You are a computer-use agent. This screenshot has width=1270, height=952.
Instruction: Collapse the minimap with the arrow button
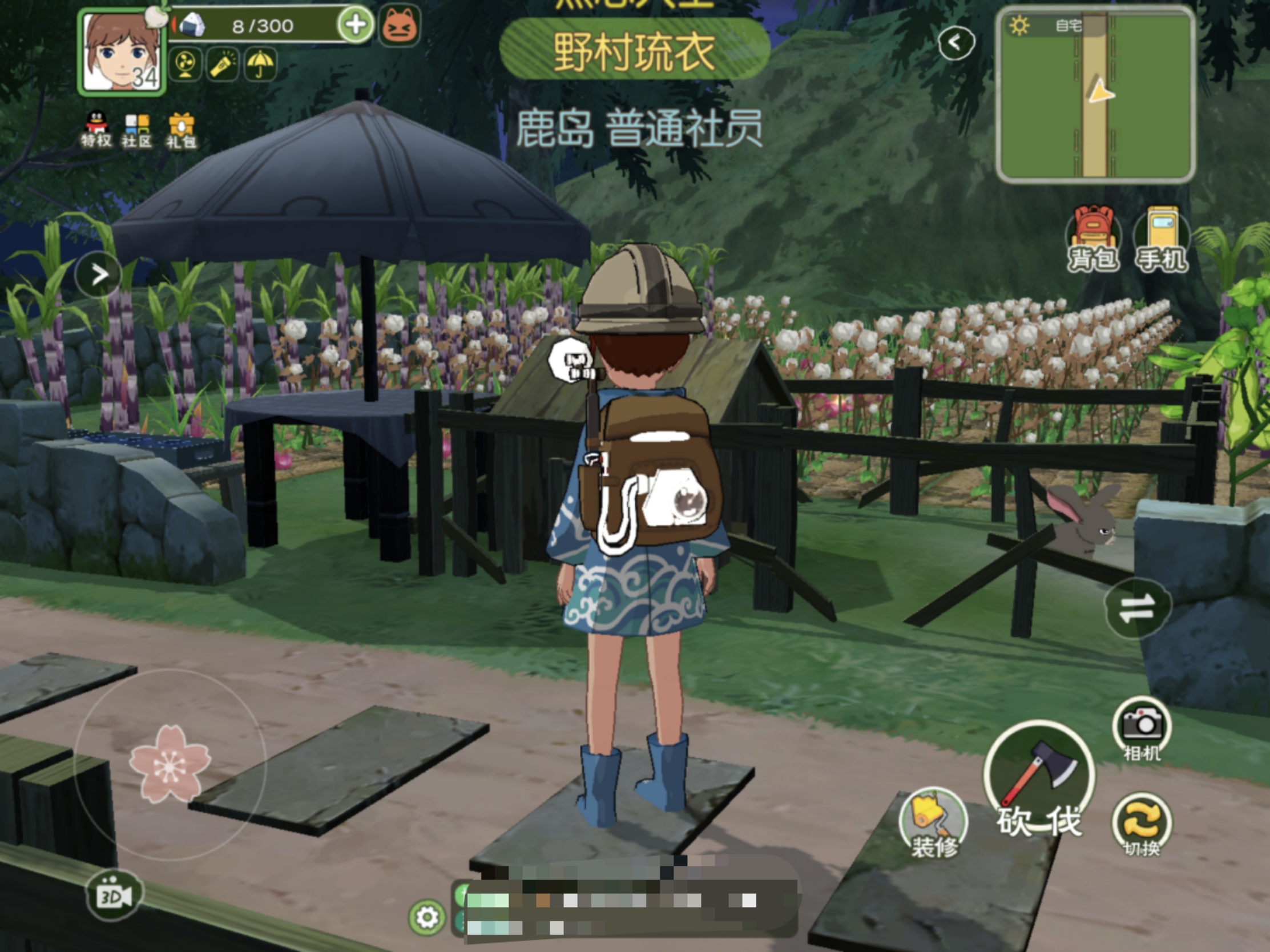956,42
